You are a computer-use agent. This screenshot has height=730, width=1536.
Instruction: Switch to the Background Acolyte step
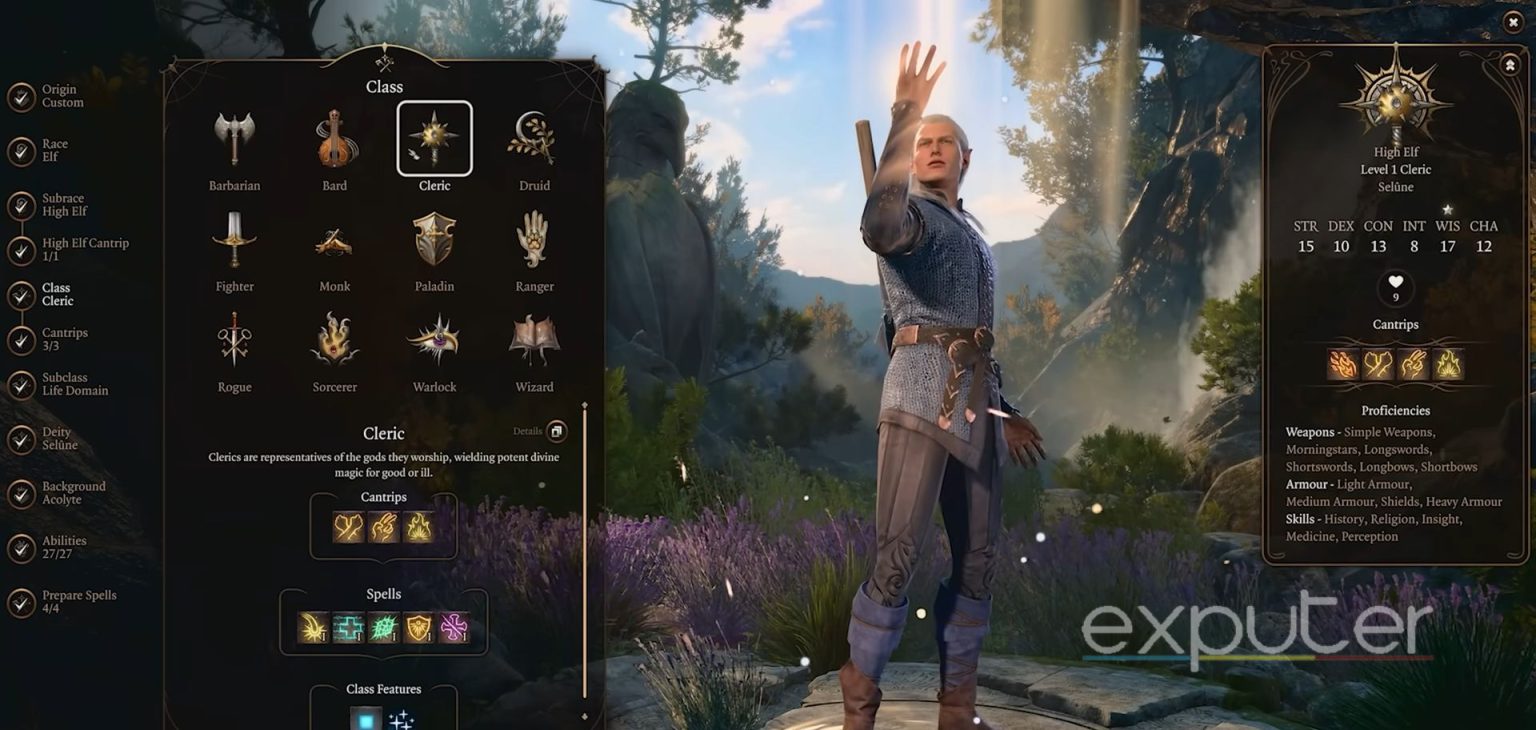point(22,492)
